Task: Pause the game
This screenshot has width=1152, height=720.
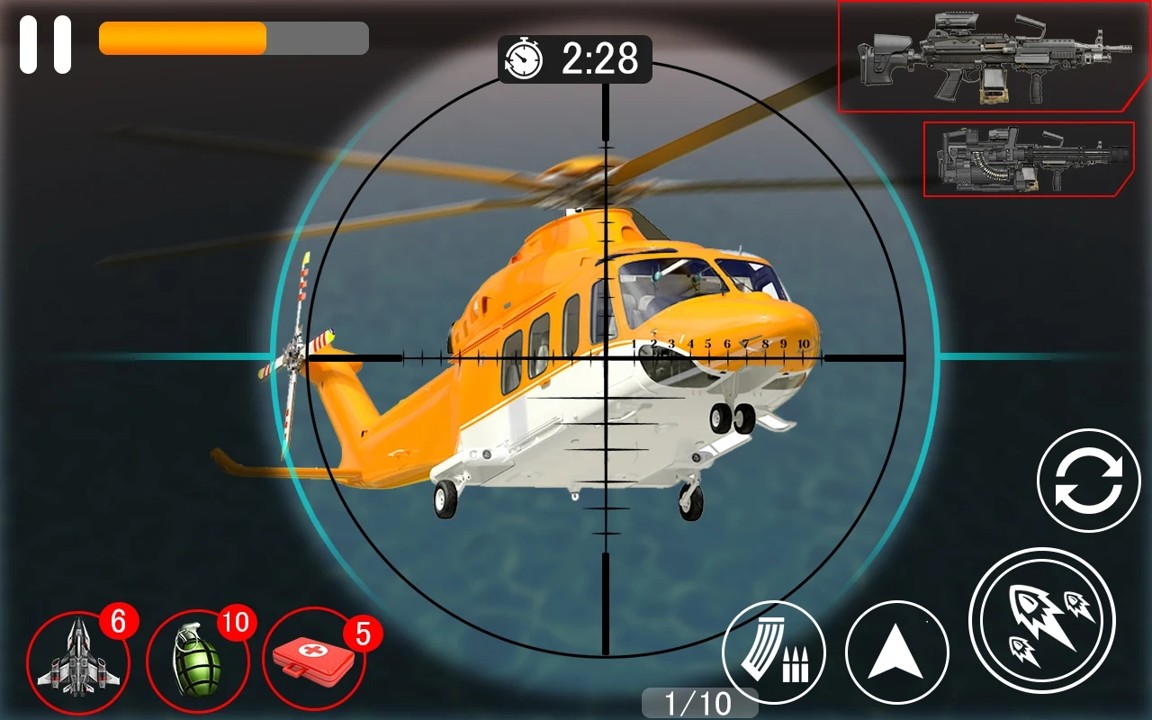Action: tap(46, 44)
